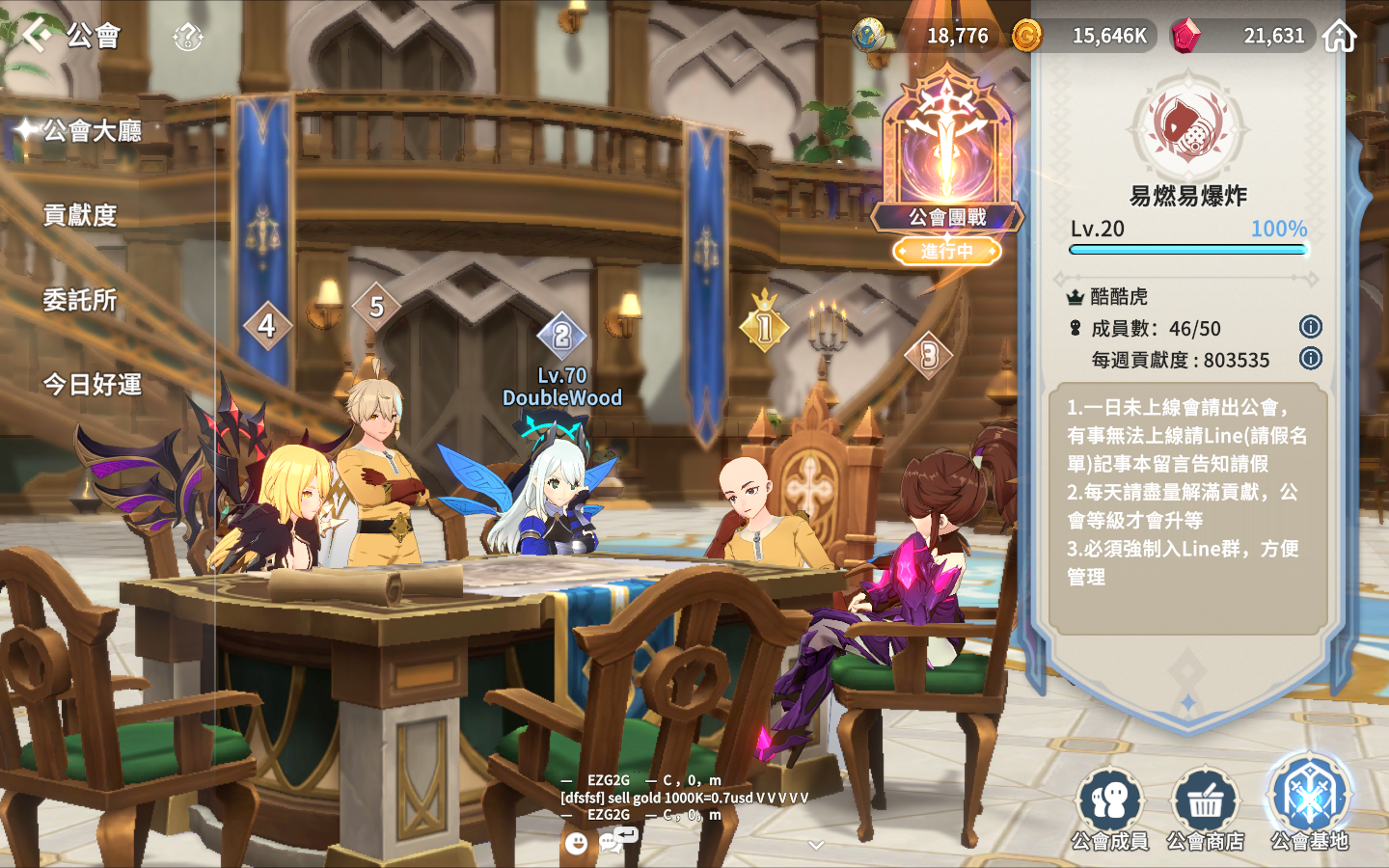The width and height of the screenshot is (1389, 868).
Task: Open the question mark help icon
Action: [187, 38]
